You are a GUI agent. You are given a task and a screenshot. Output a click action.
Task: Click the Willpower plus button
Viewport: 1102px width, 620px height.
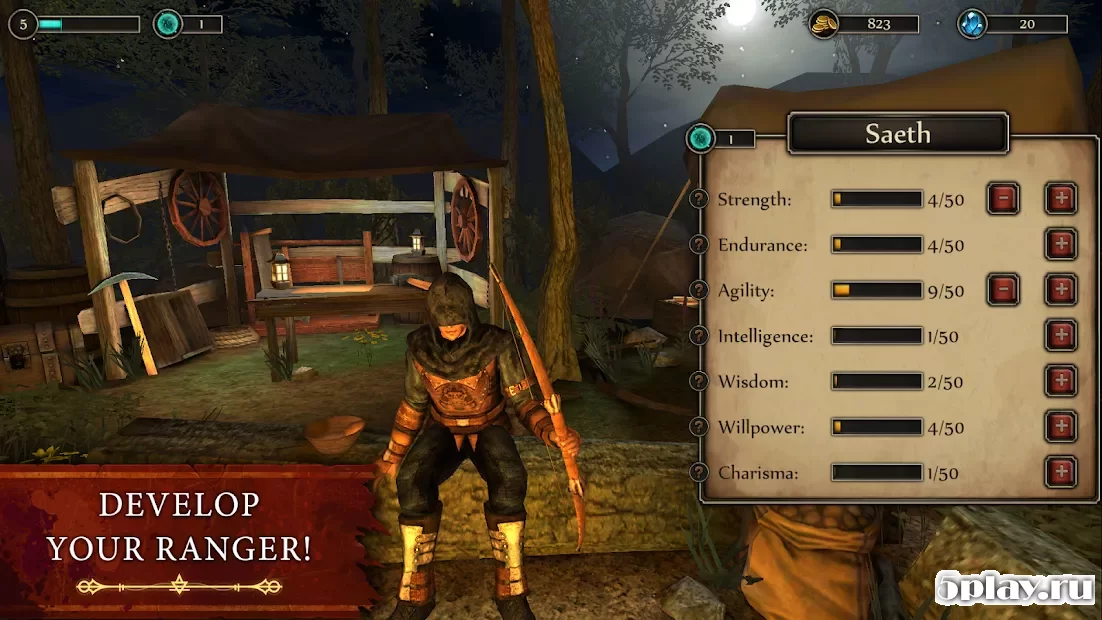(x=1061, y=427)
